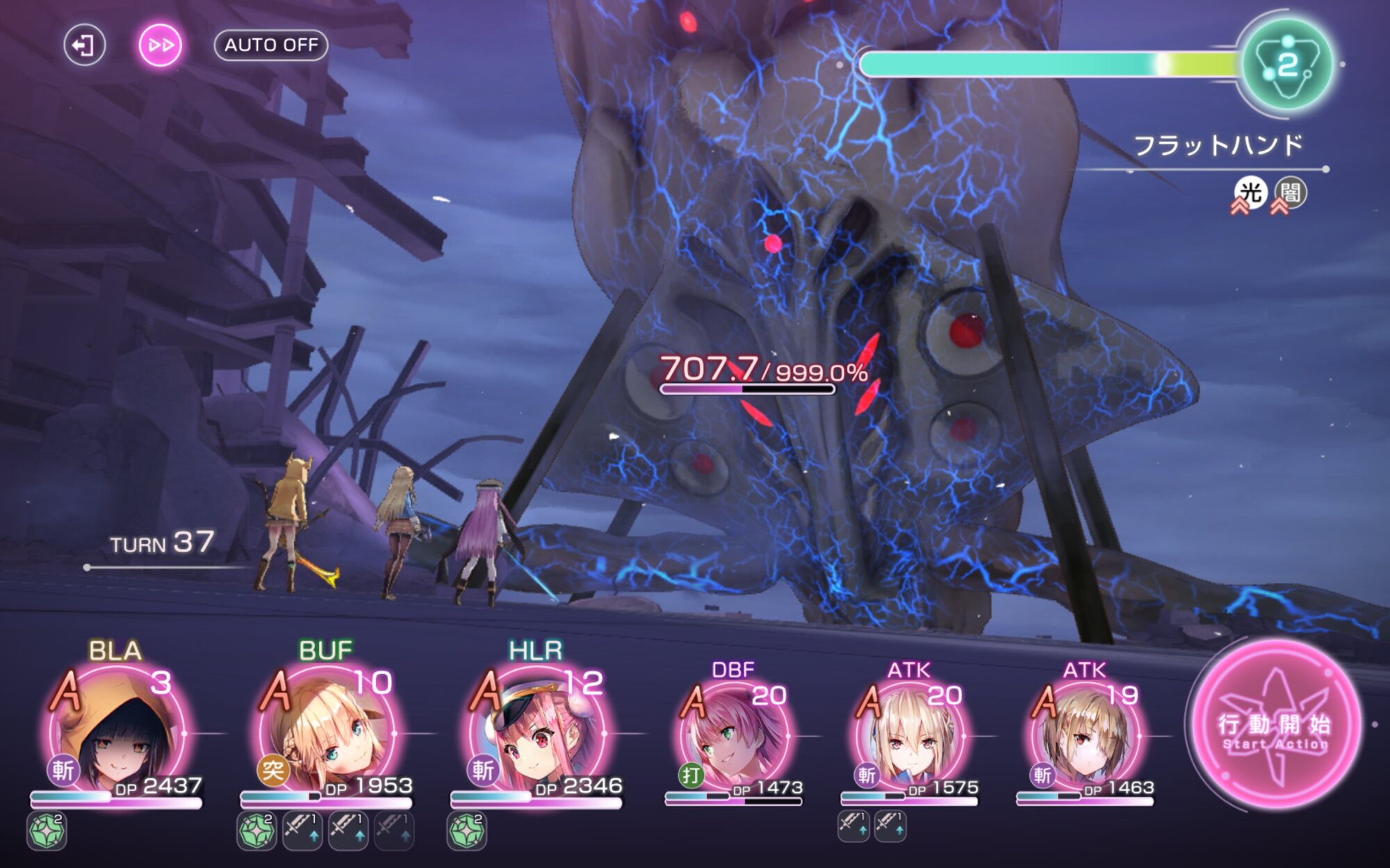The height and width of the screenshot is (868, 1390).
Task: Inspect the green buff icon under BLA
Action: click(47, 831)
